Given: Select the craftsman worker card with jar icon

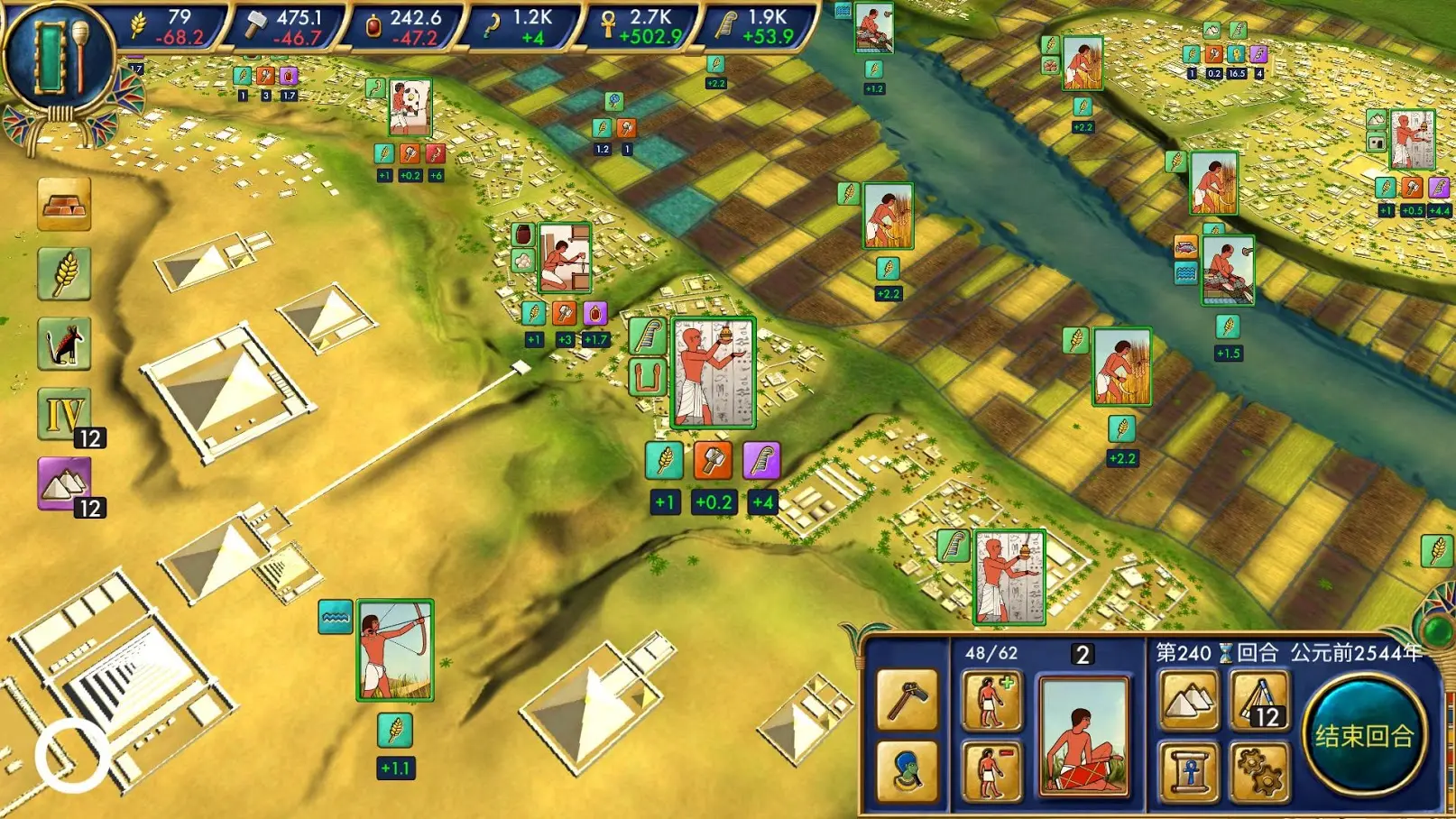Looking at the screenshot, I should click(565, 258).
